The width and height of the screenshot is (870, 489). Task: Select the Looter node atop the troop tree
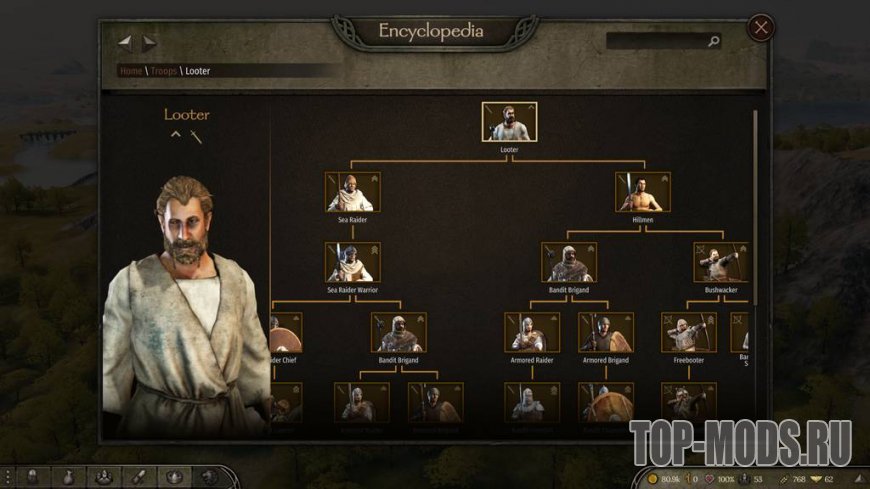(509, 122)
